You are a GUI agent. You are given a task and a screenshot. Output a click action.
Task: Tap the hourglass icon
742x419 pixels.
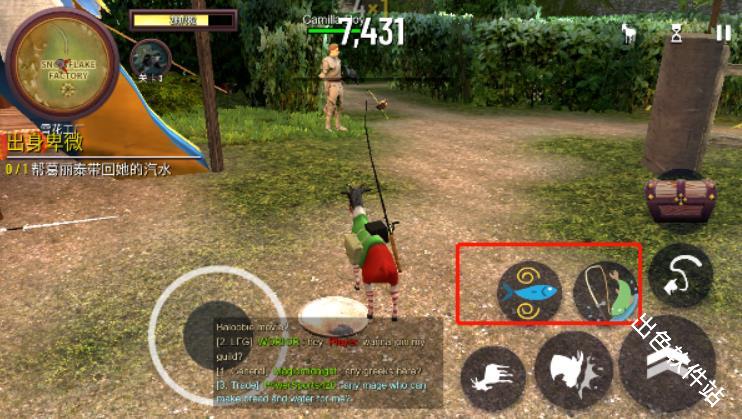(x=677, y=33)
